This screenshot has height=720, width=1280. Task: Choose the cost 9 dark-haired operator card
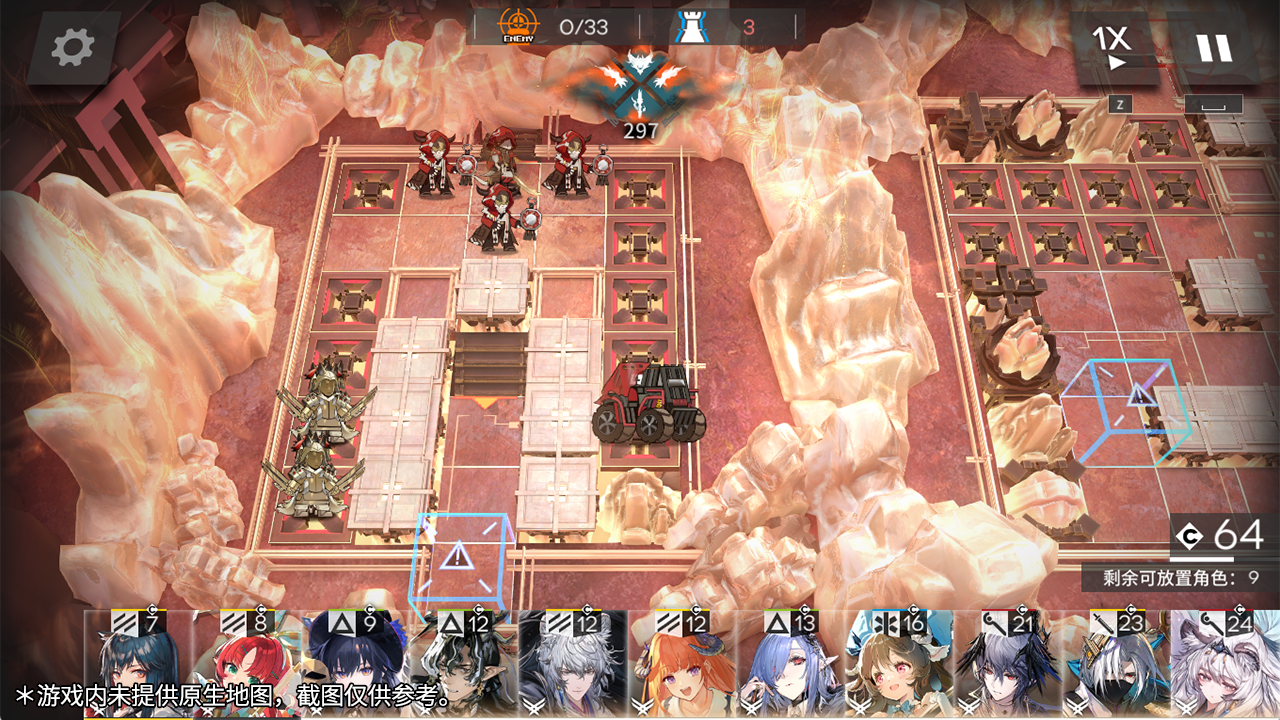point(356,665)
